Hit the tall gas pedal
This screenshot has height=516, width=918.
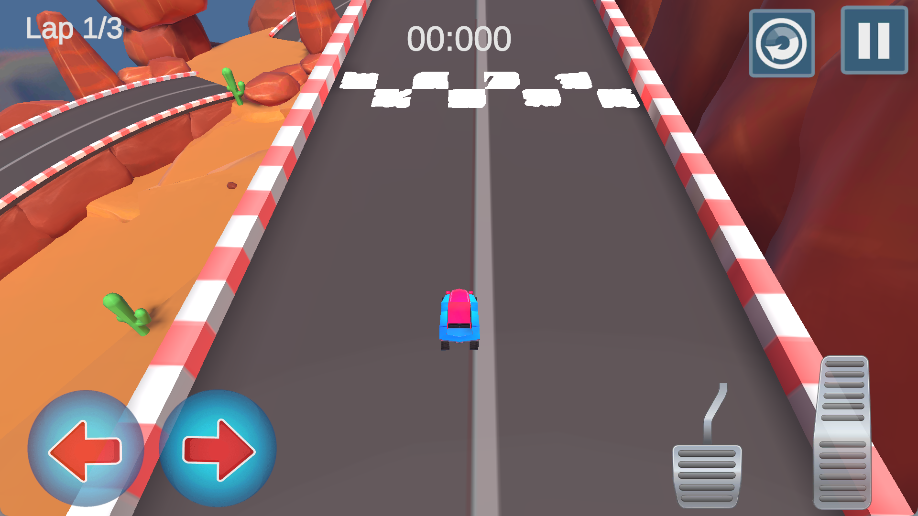click(x=842, y=432)
